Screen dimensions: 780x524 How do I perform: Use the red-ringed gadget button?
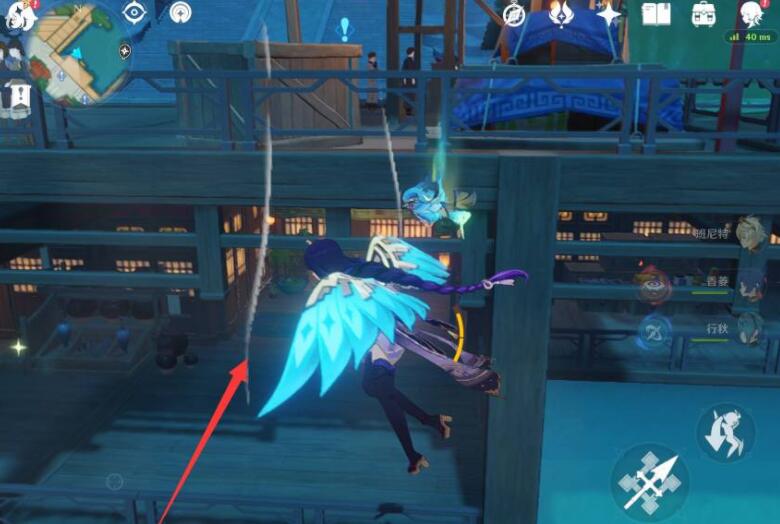653,286
